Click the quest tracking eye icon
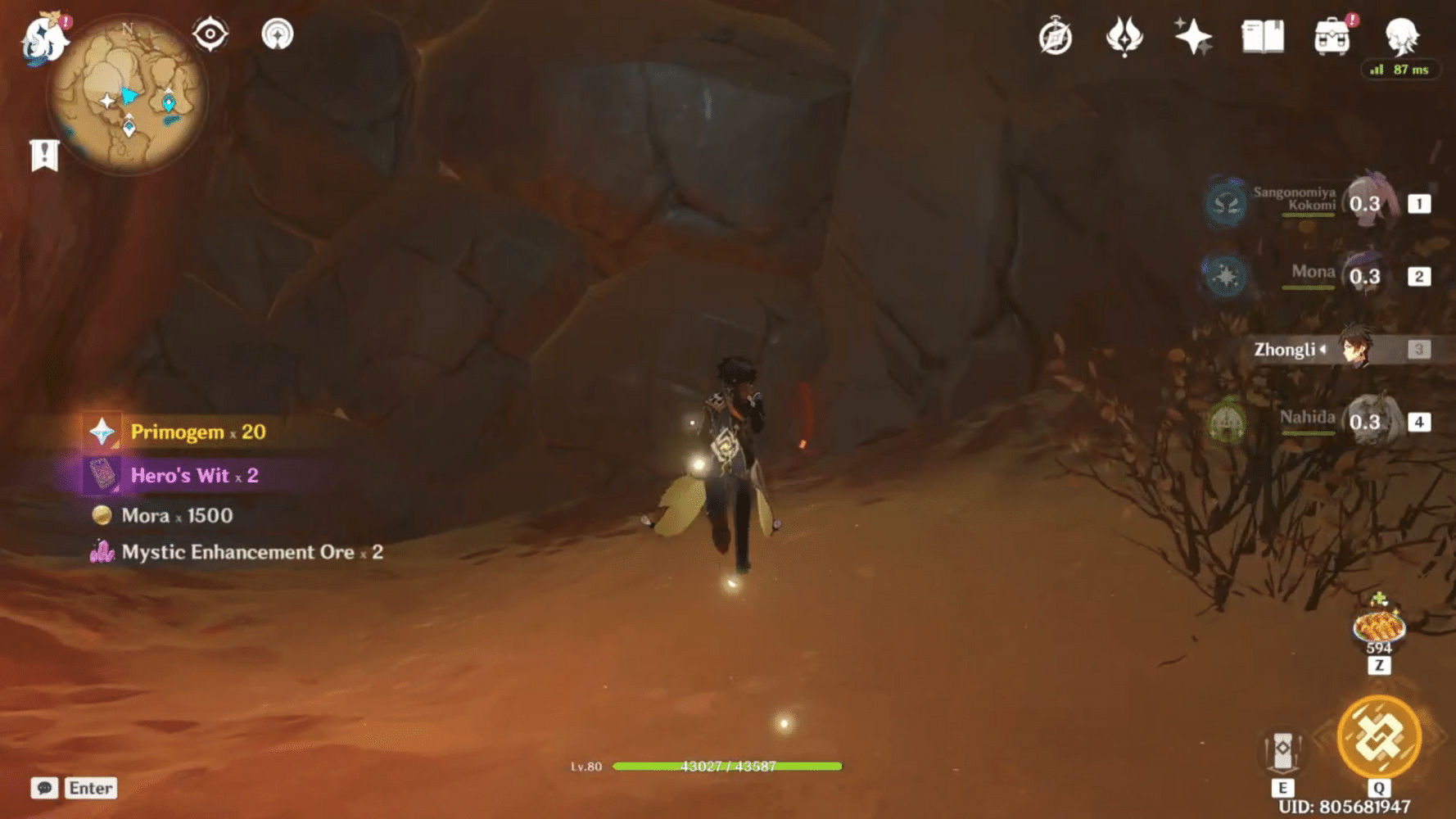 tap(210, 34)
